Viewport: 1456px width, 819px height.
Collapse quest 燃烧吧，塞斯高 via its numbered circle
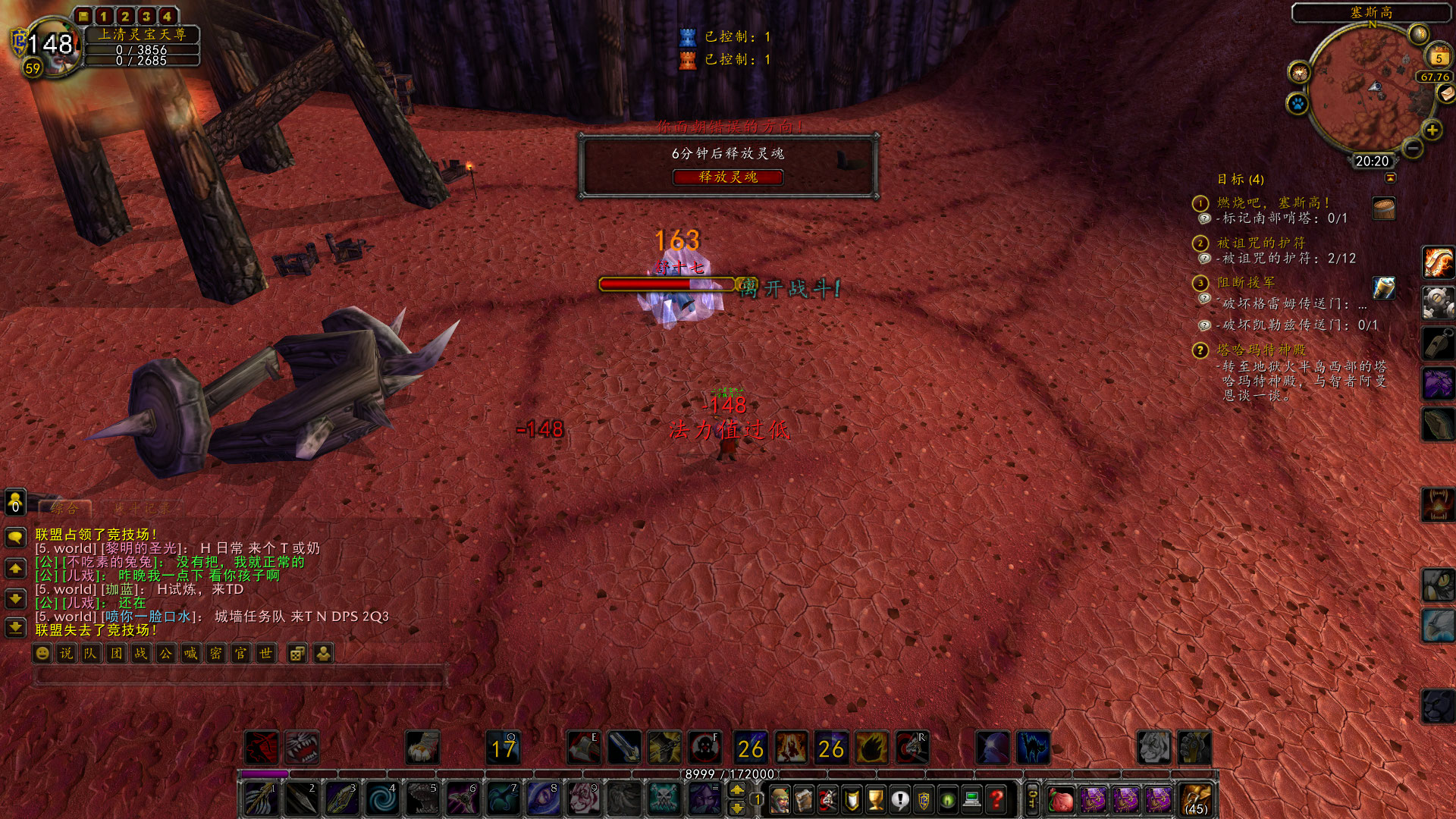click(1199, 203)
